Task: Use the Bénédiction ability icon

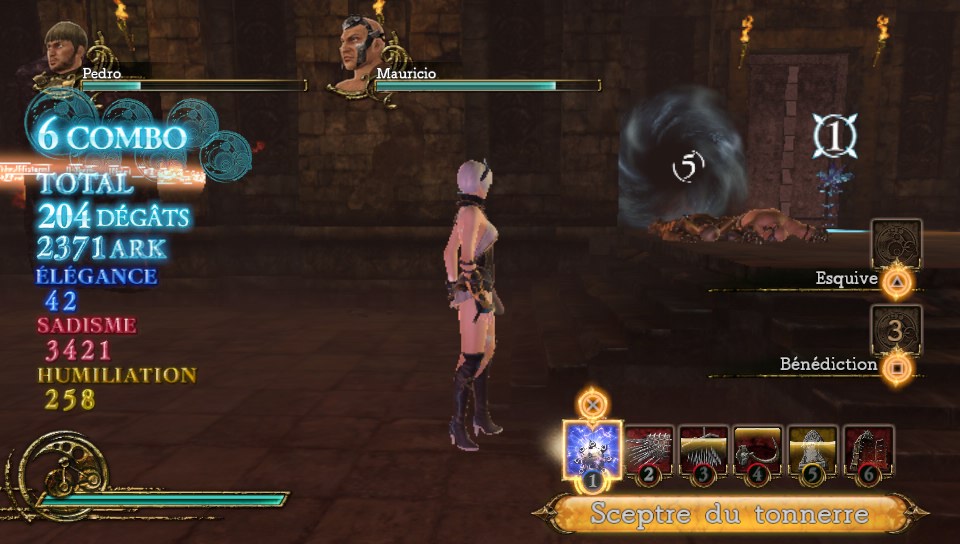Action: (x=896, y=328)
